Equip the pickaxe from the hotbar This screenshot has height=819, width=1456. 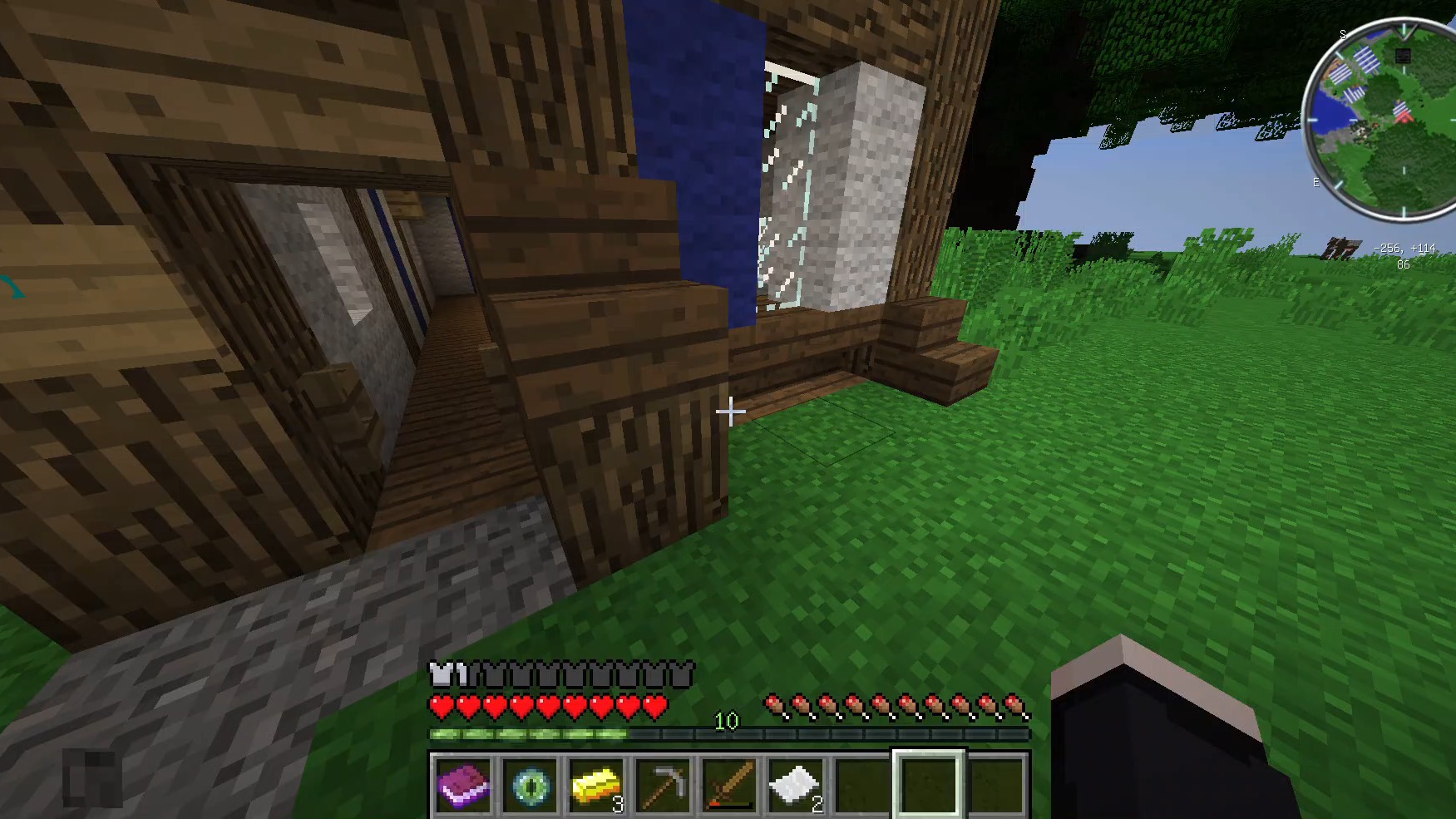tap(663, 785)
